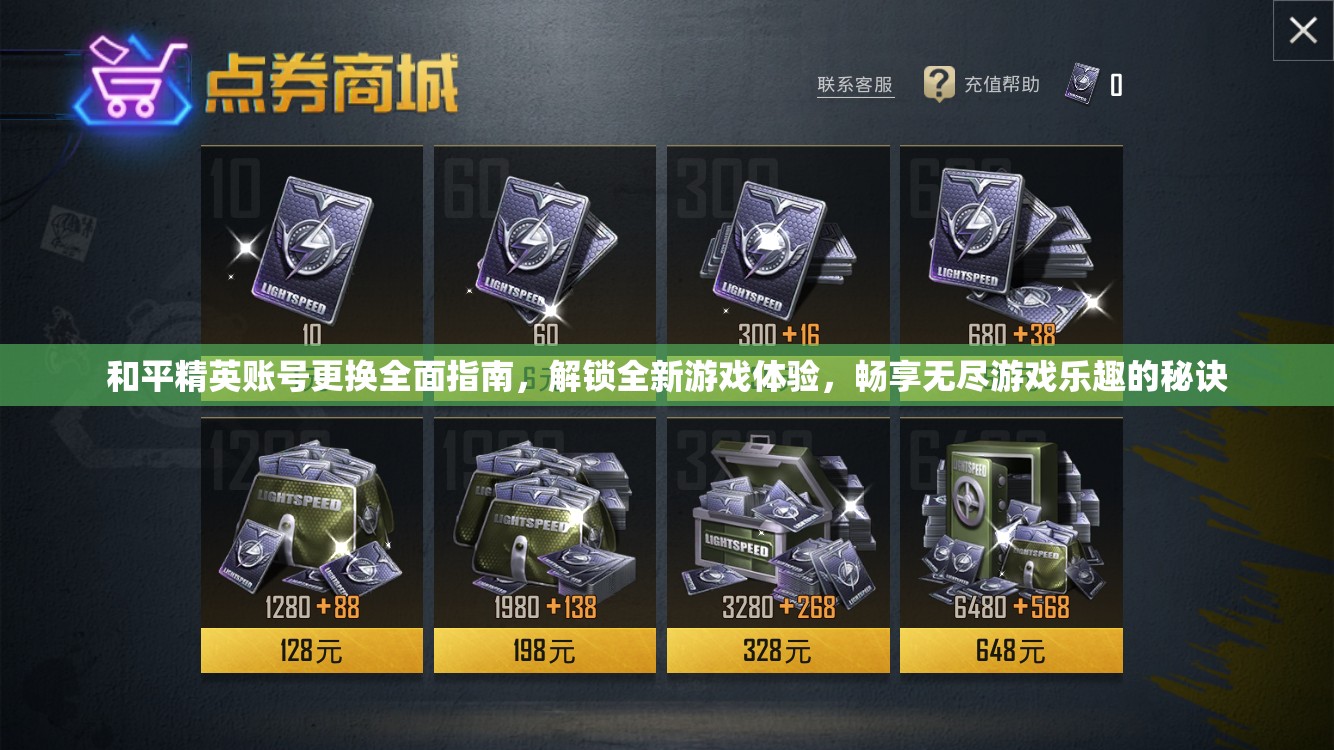Click the 充值帮助 recharge help text
Screen dimensions: 1334x750
coord(1000,84)
